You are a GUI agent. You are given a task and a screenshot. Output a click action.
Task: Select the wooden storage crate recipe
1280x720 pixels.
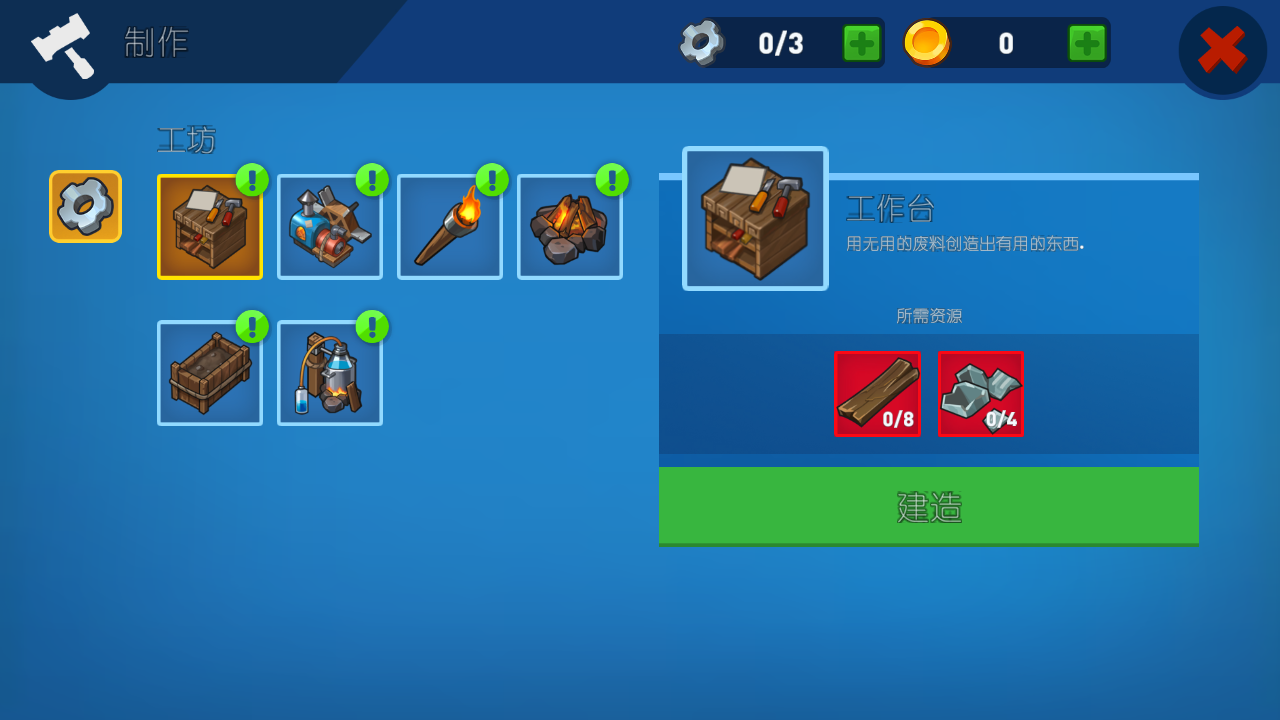coord(210,373)
